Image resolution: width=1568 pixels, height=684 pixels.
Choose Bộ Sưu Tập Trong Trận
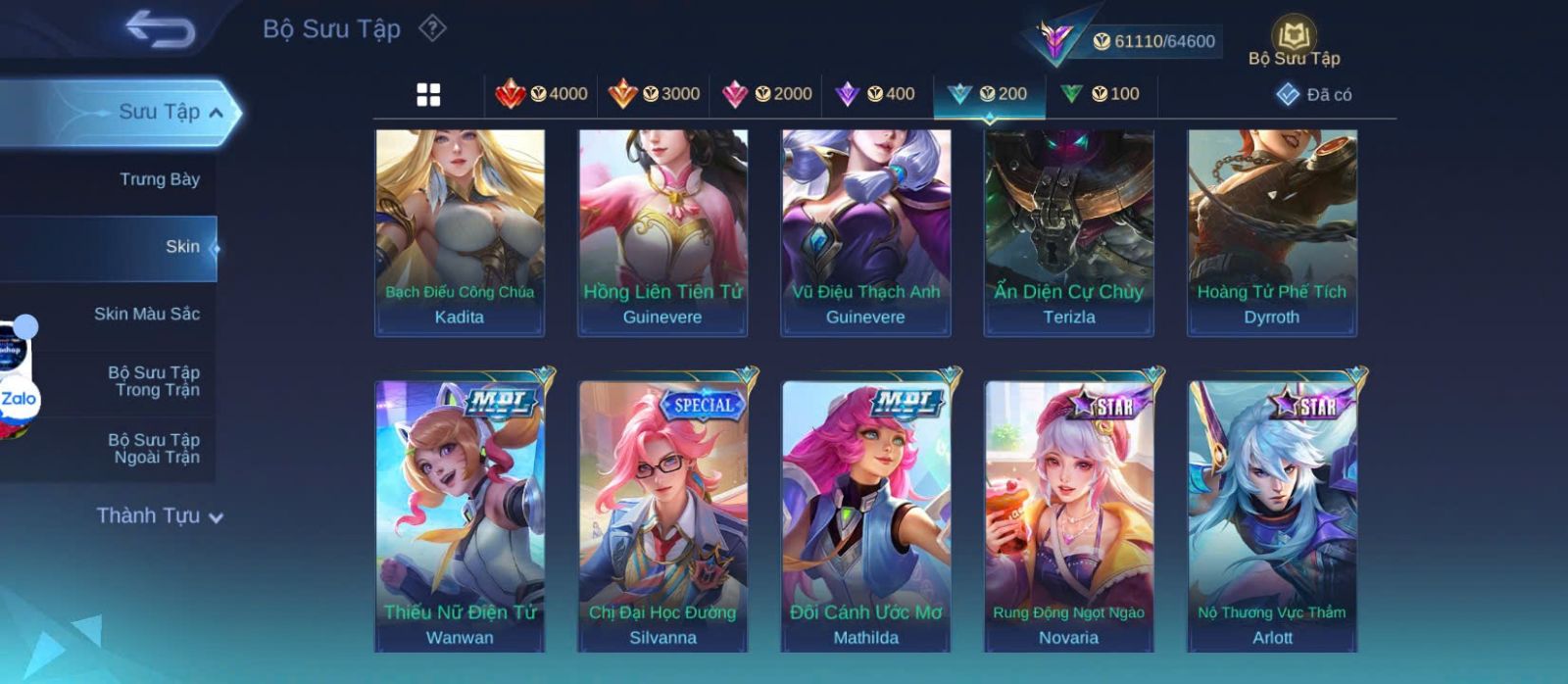[x=154, y=381]
